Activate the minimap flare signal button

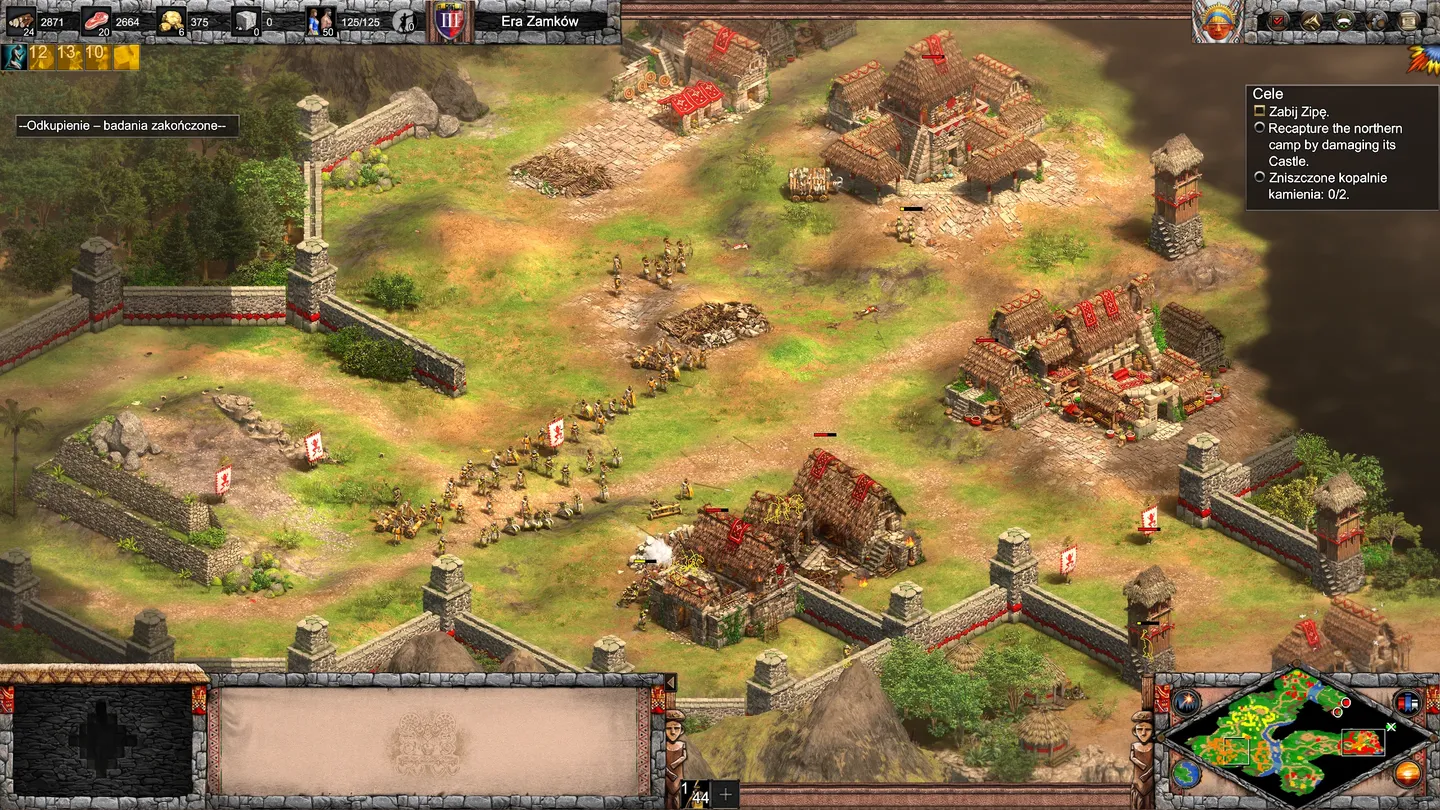[x=1187, y=702]
